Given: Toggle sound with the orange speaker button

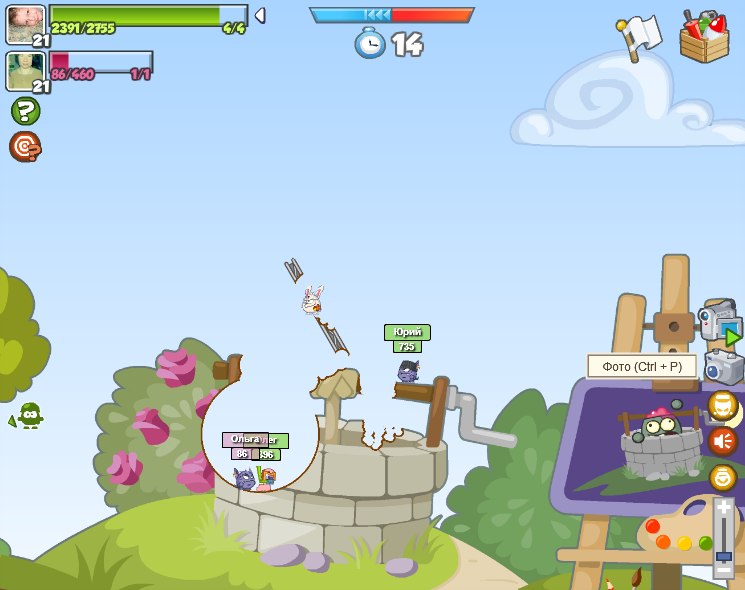Looking at the screenshot, I should [x=722, y=441].
